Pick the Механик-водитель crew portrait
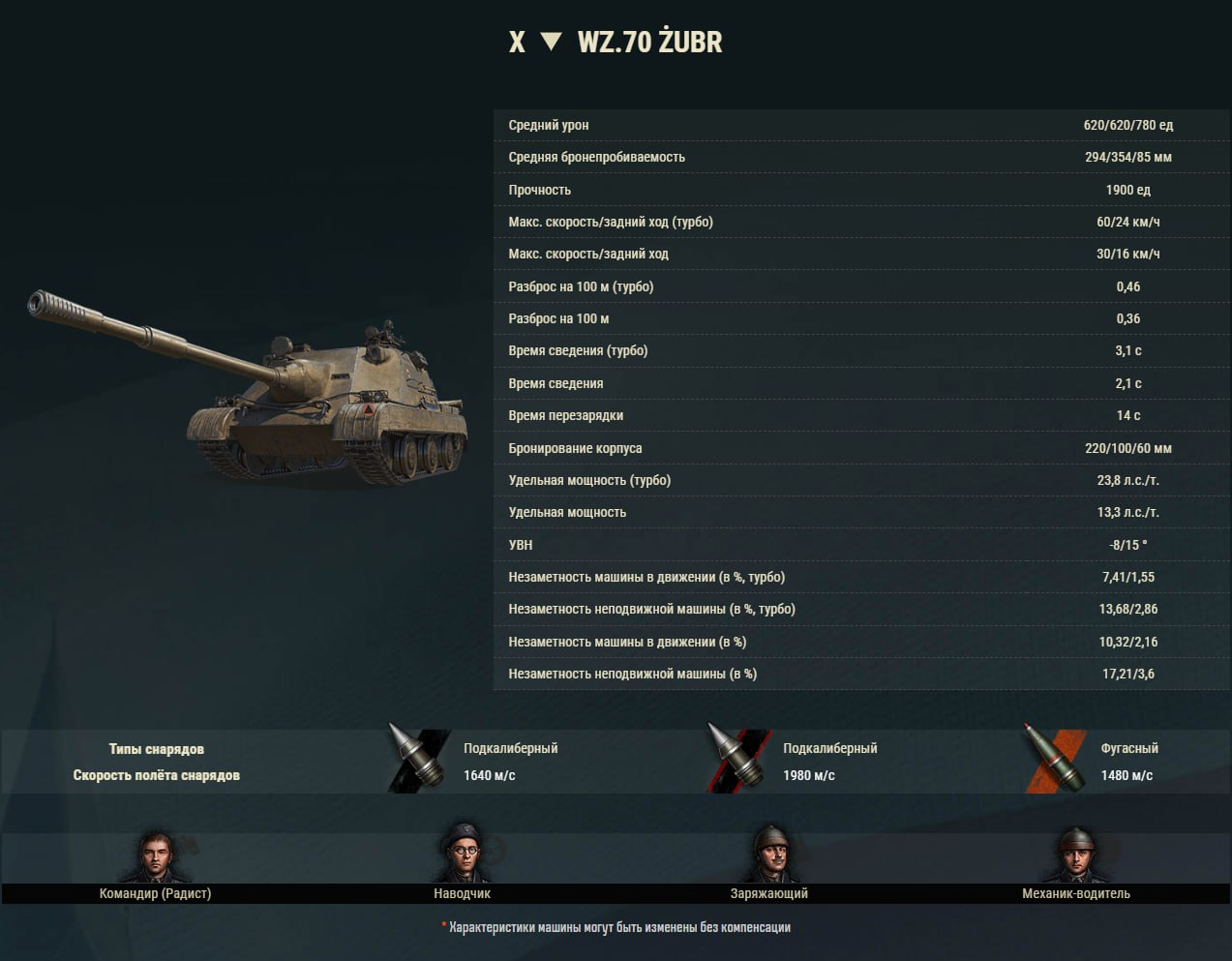 [1075, 855]
